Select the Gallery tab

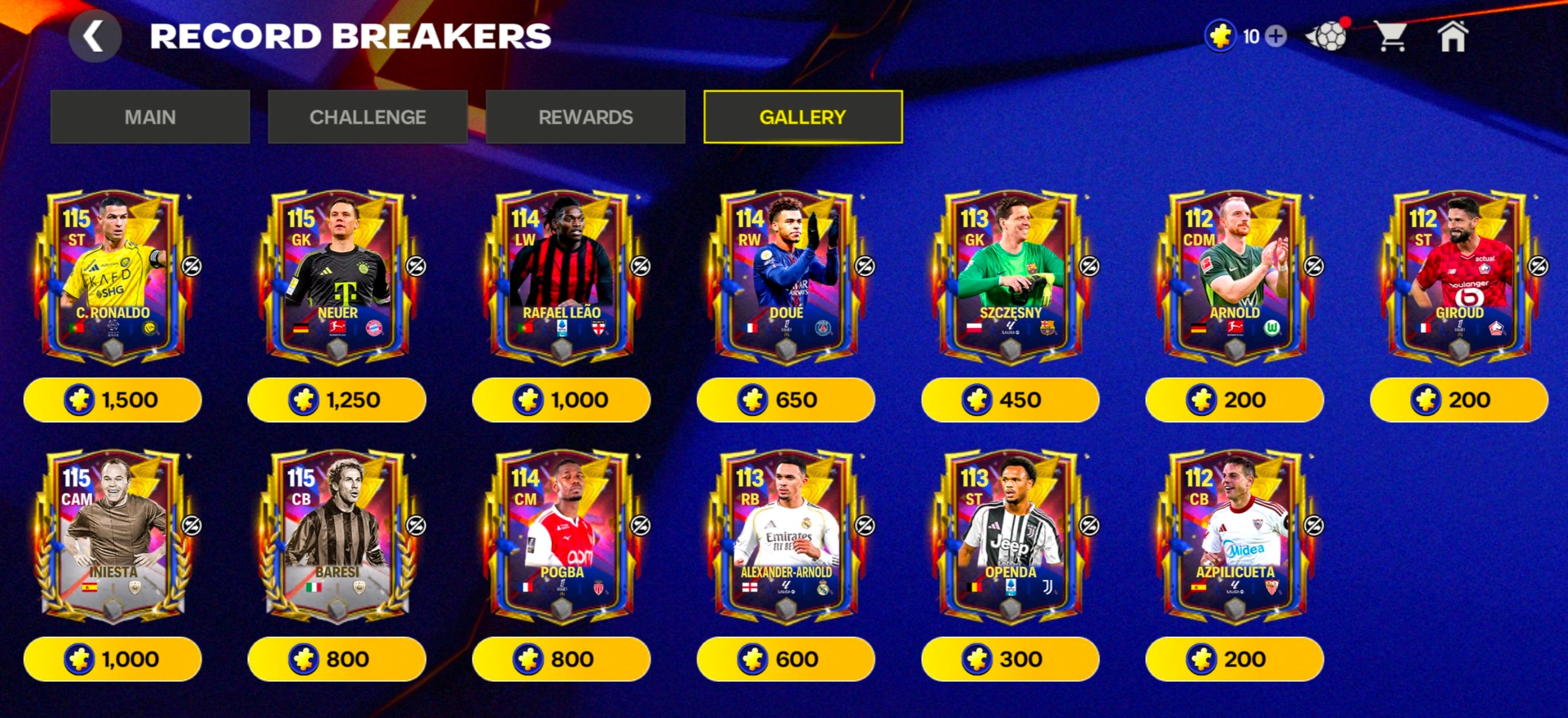pyautogui.click(x=803, y=117)
